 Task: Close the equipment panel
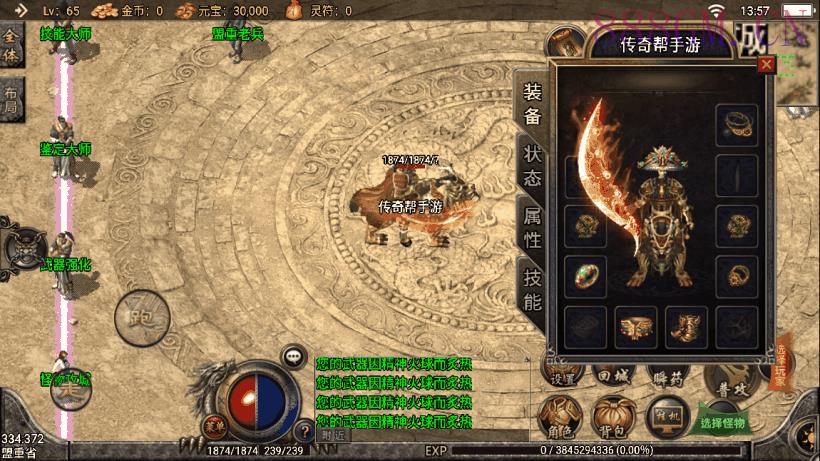766,65
